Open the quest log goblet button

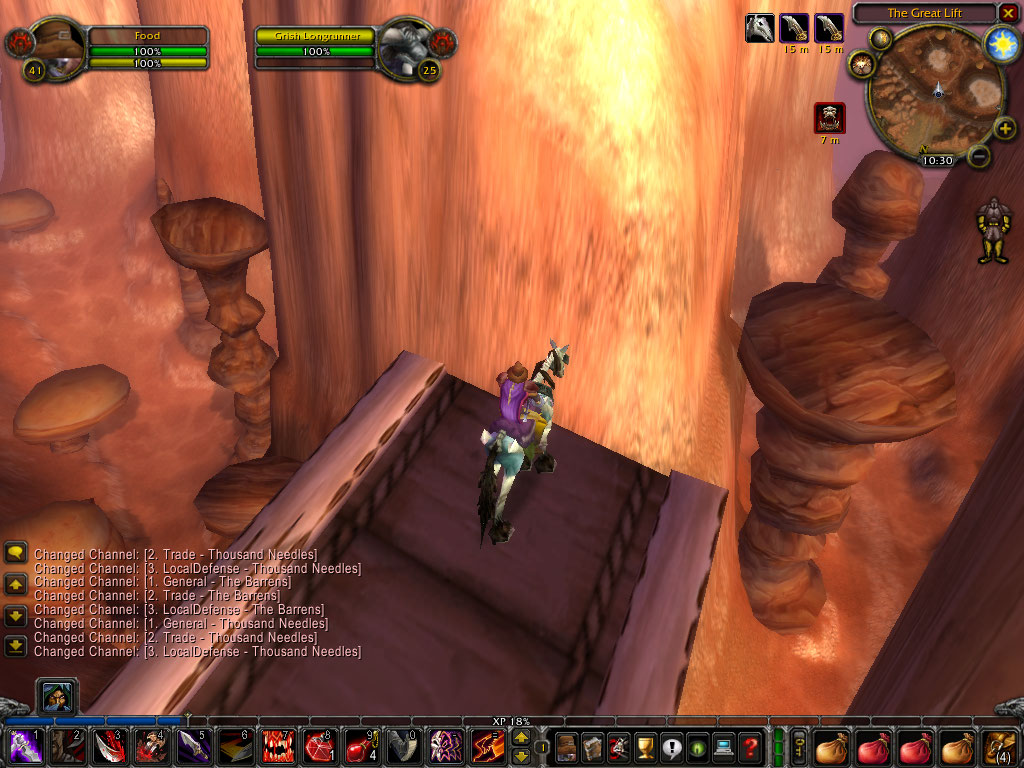[645, 746]
